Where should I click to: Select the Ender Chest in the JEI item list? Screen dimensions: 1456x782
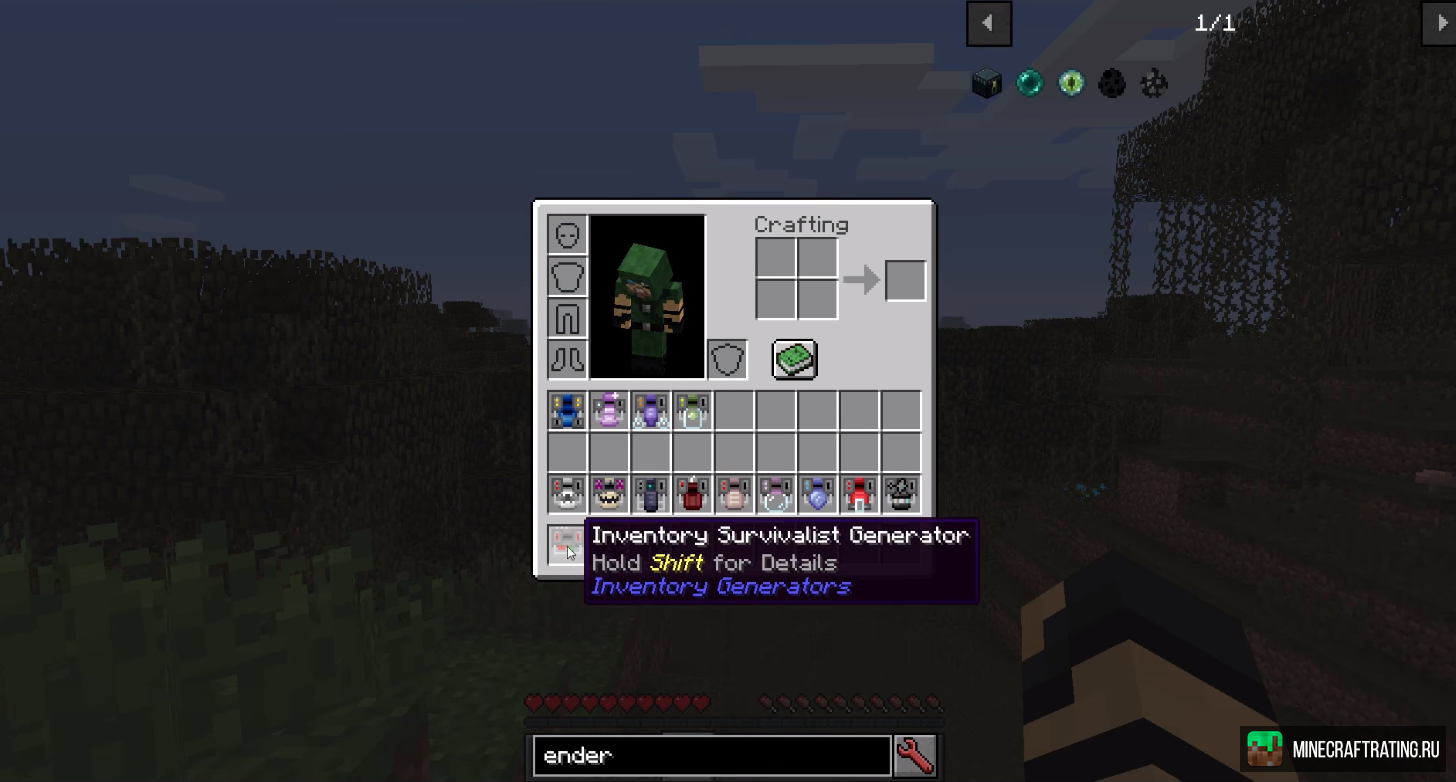987,83
